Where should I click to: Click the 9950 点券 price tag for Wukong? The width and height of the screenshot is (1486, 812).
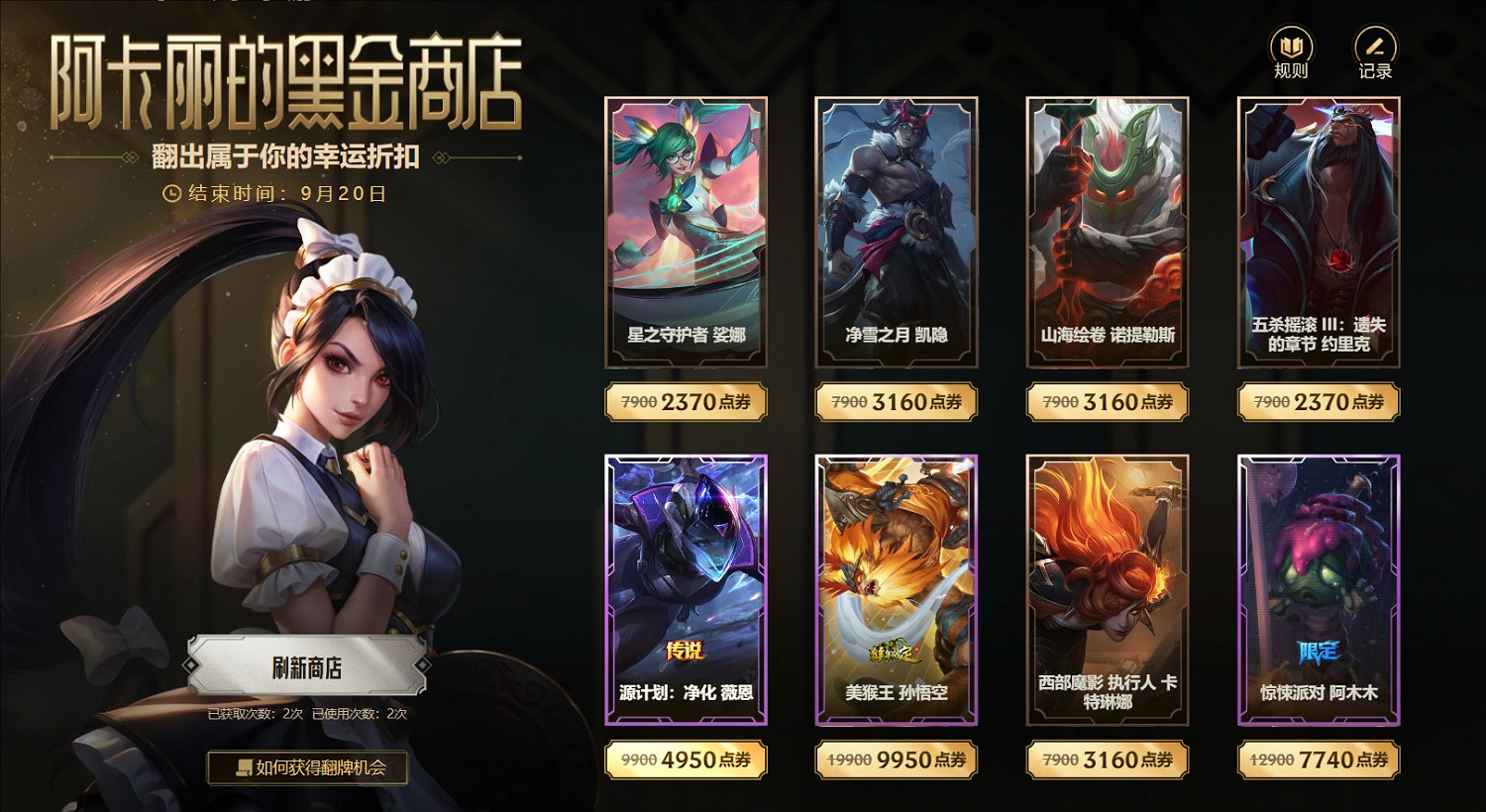click(x=897, y=760)
